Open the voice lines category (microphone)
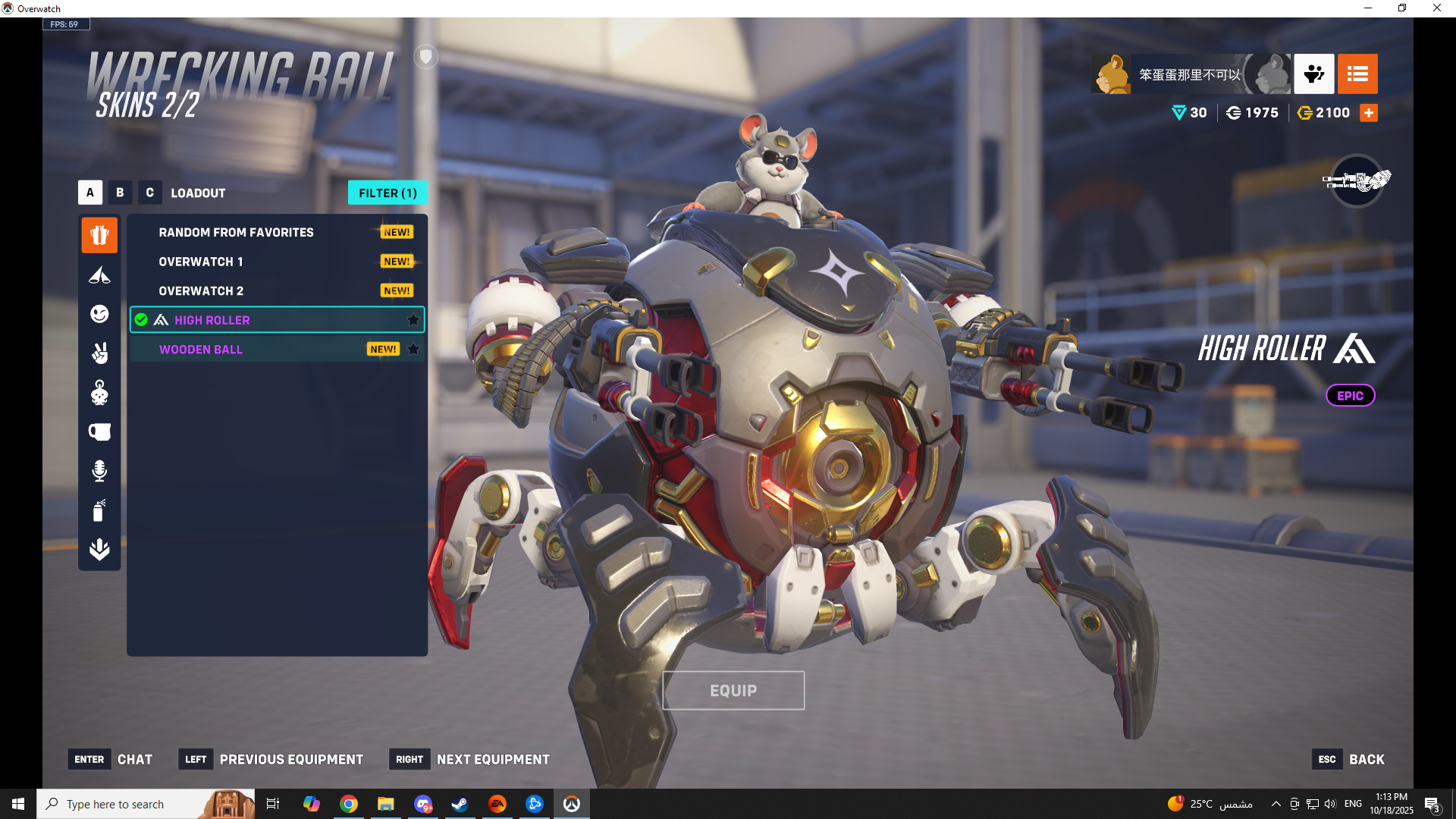The height and width of the screenshot is (819, 1456). [x=99, y=471]
